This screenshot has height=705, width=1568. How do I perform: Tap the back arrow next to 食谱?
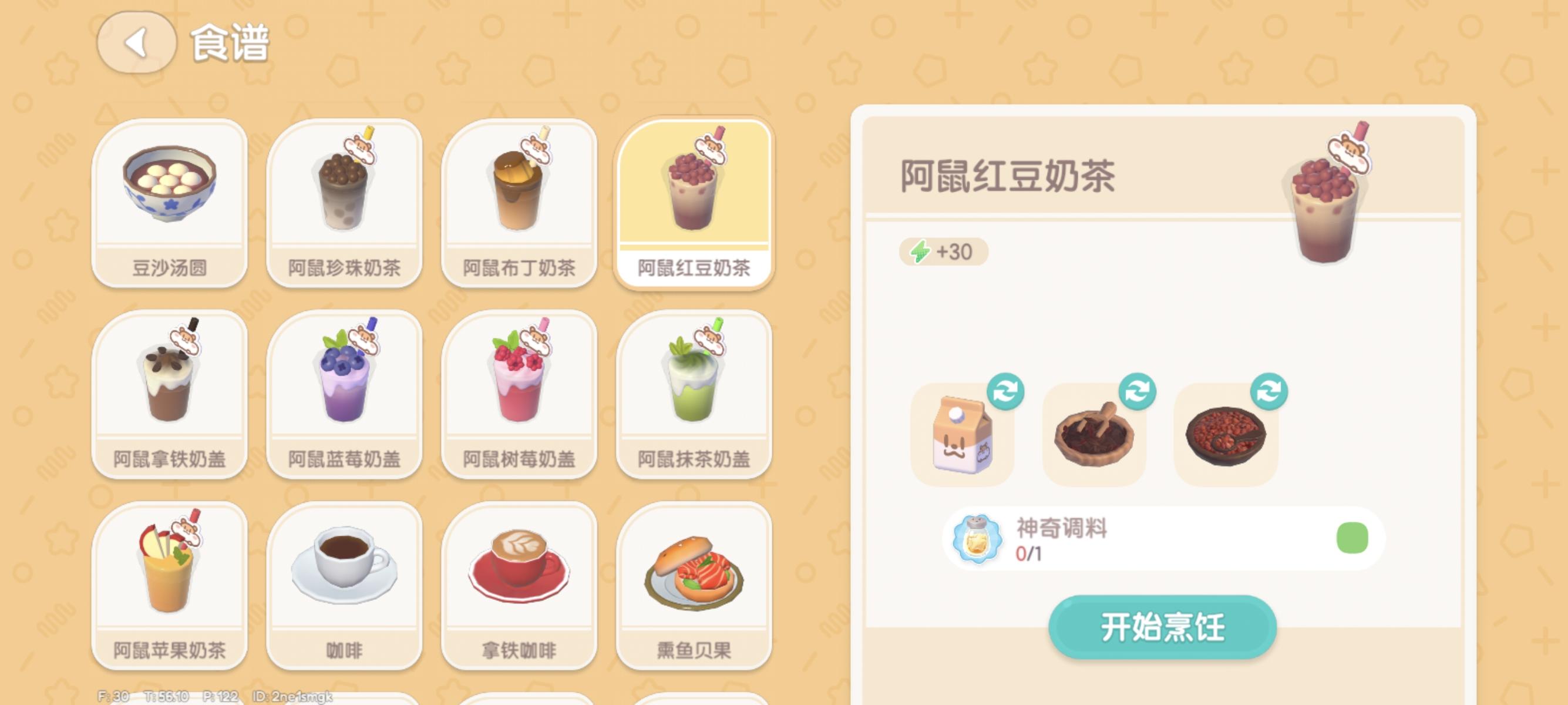[136, 43]
